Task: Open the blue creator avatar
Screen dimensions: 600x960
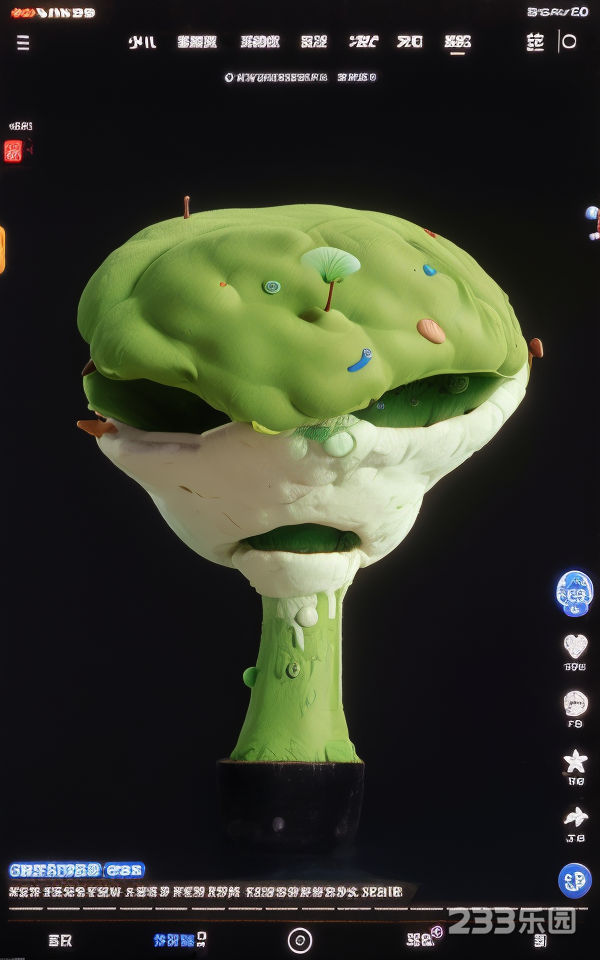Action: point(574,592)
